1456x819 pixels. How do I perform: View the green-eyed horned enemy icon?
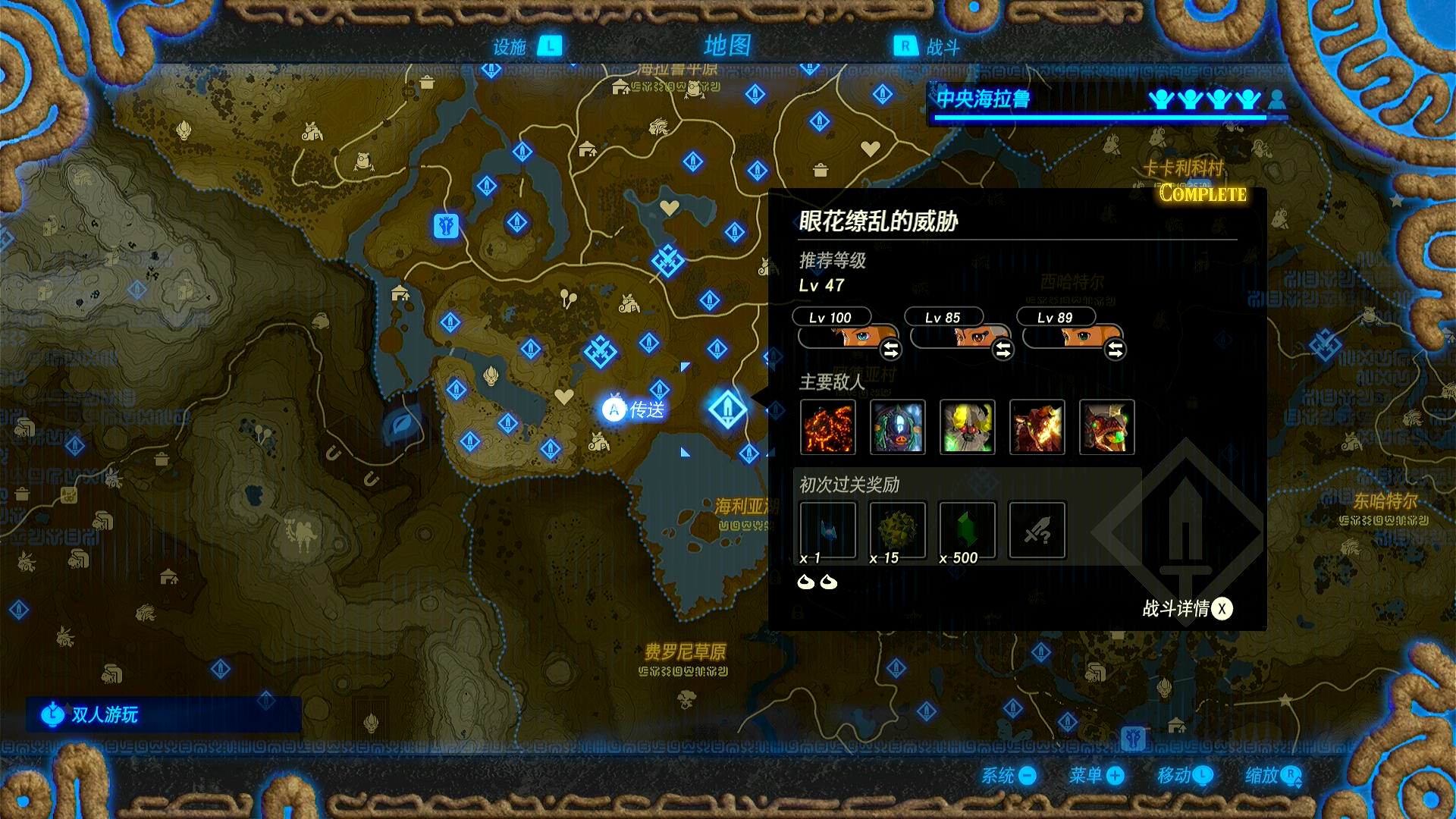[x=1107, y=428]
